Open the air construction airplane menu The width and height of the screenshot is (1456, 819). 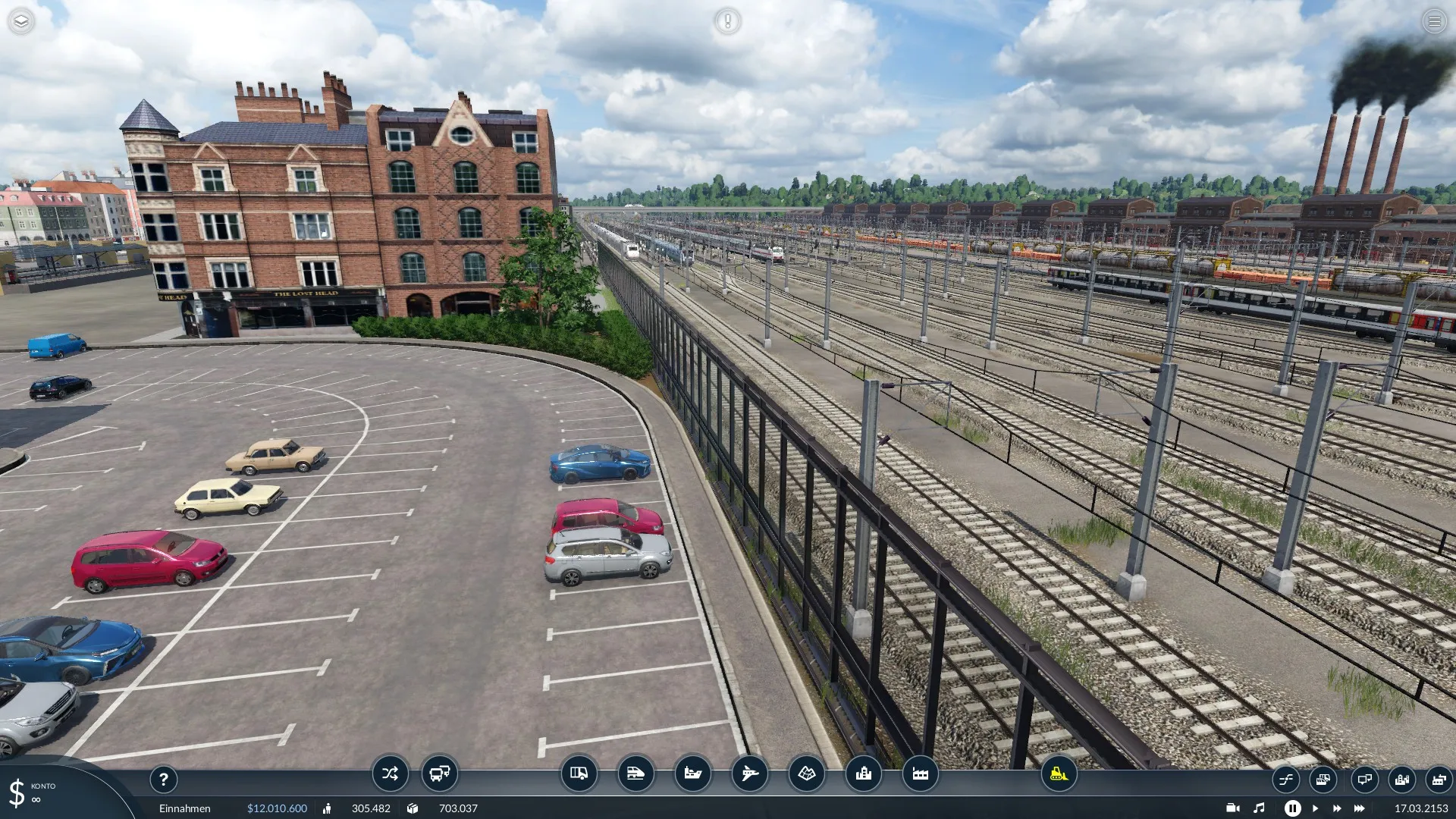(749, 773)
